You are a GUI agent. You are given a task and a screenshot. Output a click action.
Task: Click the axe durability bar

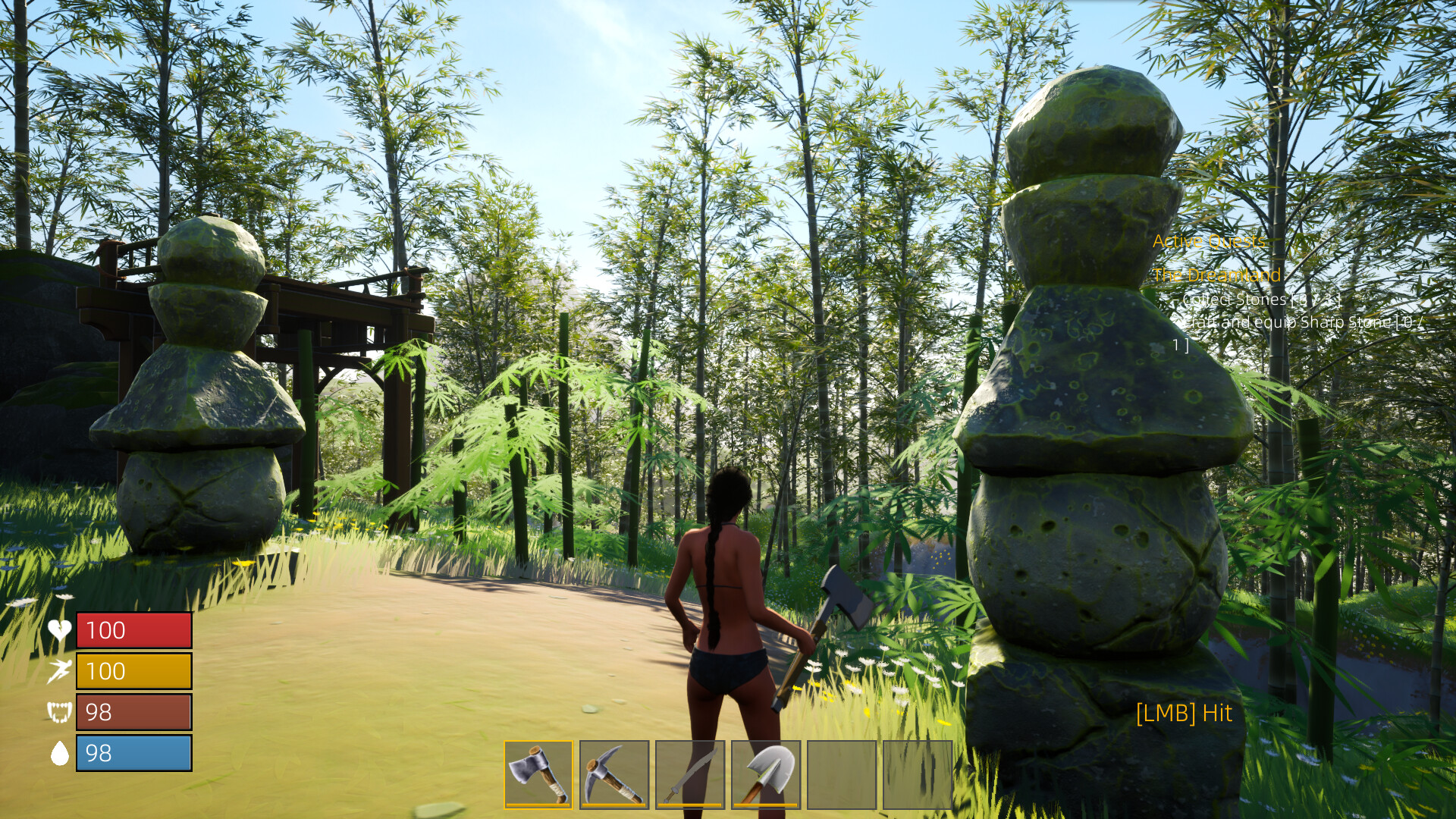(x=540, y=805)
